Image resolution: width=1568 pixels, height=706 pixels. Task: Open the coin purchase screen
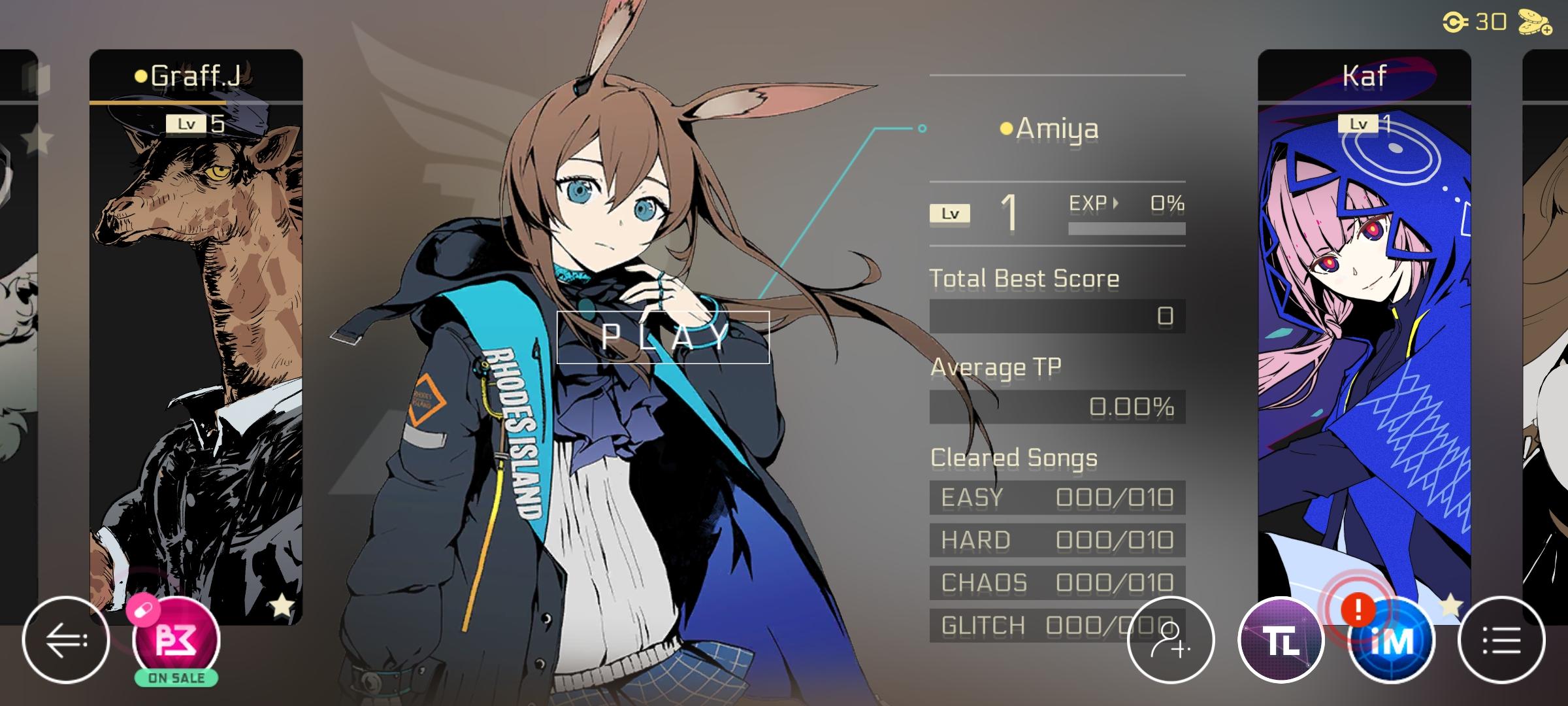point(1532,23)
